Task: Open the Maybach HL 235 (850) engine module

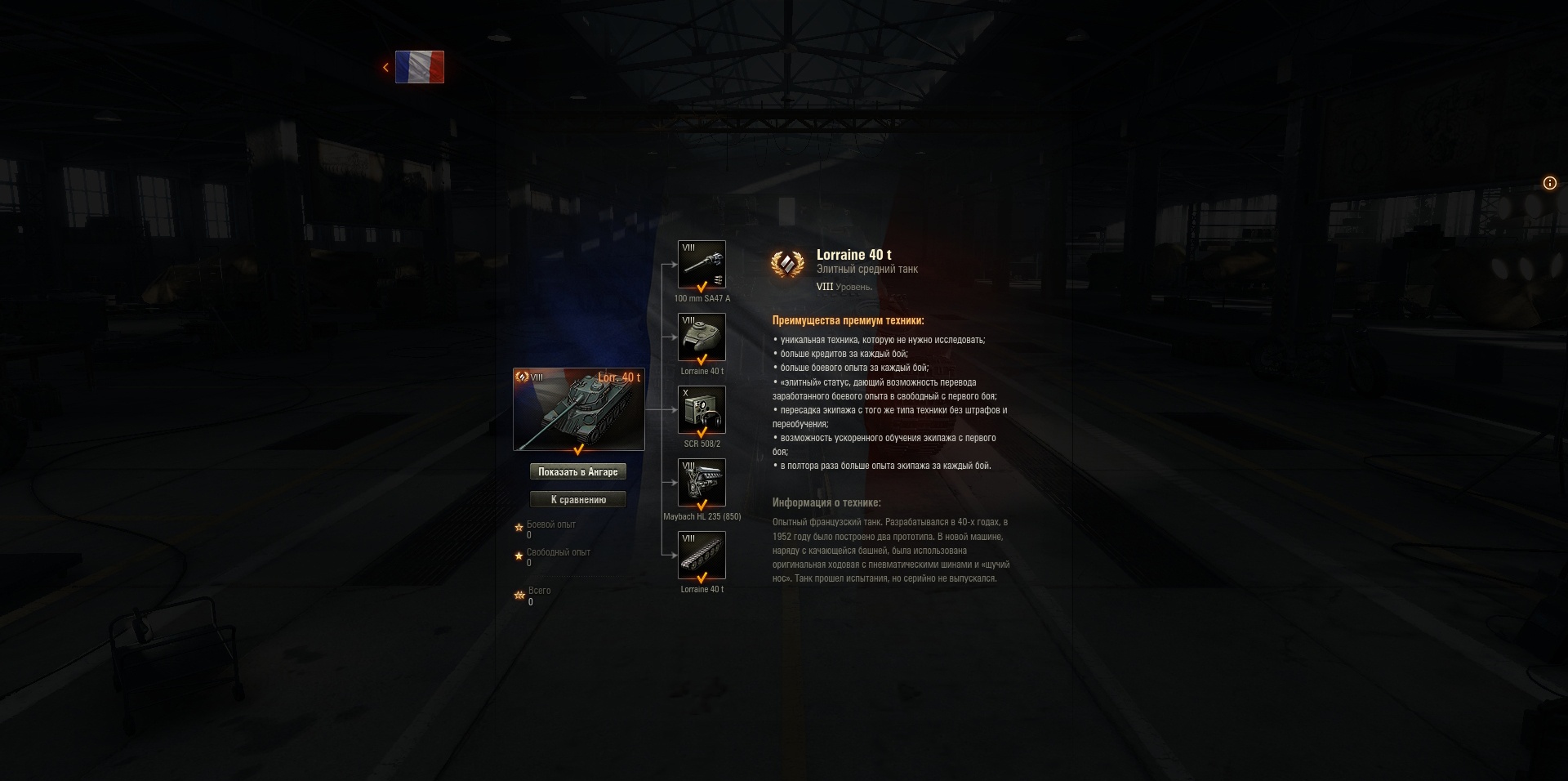Action: pos(701,482)
